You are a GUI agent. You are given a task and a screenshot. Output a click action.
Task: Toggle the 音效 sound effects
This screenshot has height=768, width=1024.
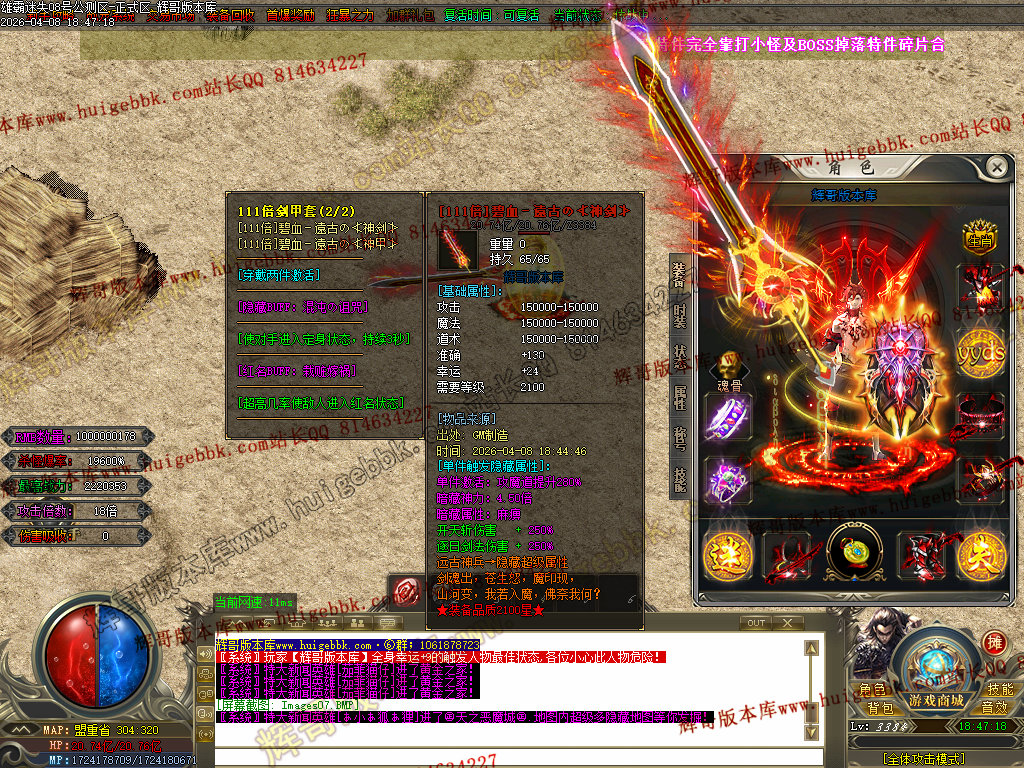[994, 708]
